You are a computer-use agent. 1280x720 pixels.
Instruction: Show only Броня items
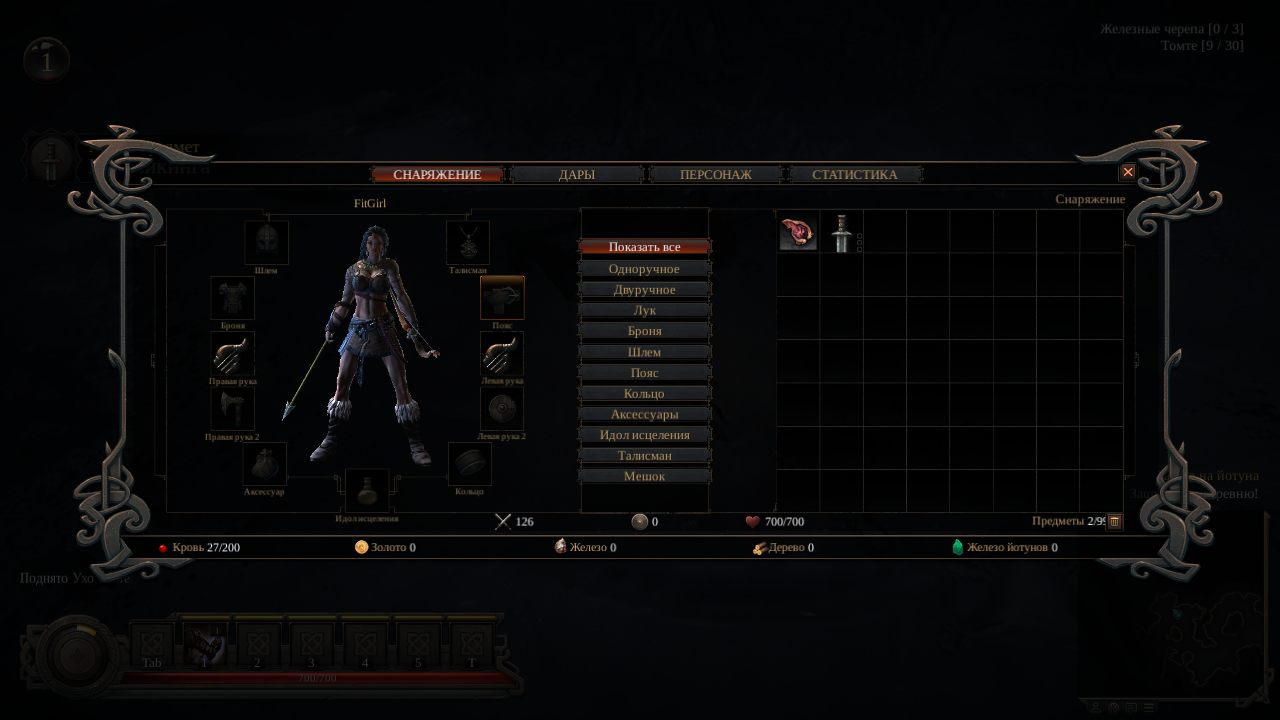point(644,331)
